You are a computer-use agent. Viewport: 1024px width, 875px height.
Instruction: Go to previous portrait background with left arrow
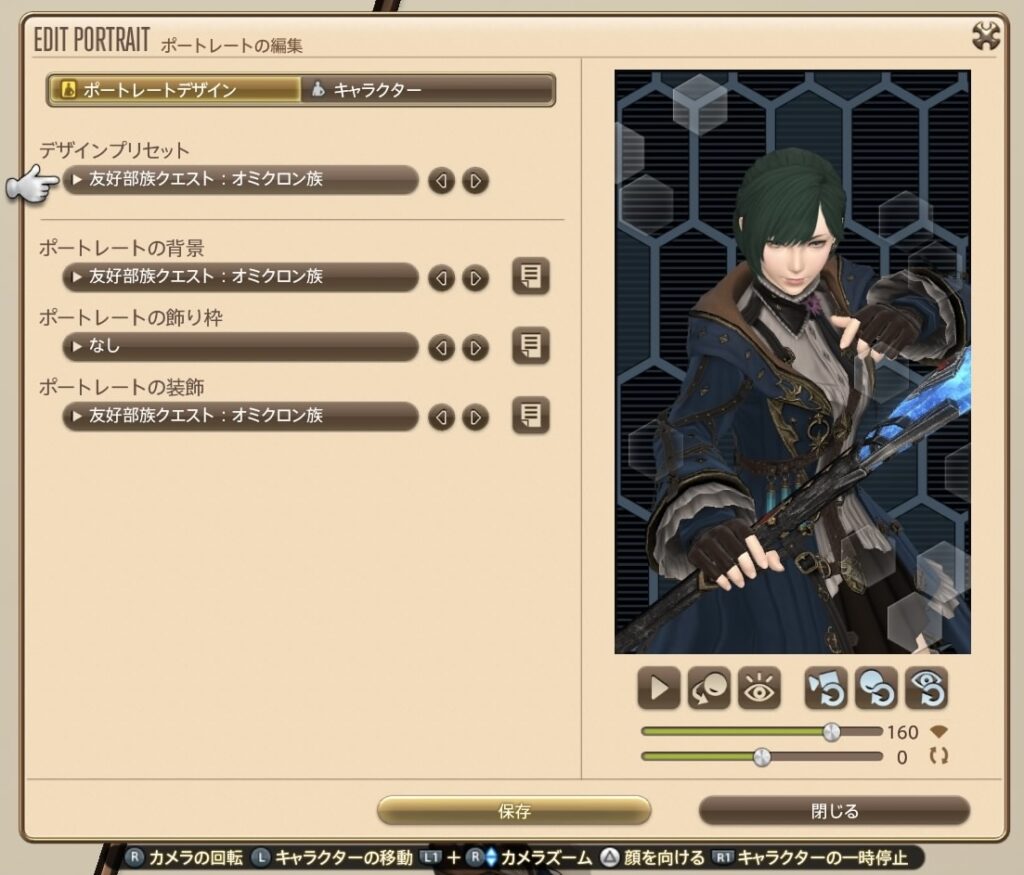click(x=441, y=278)
